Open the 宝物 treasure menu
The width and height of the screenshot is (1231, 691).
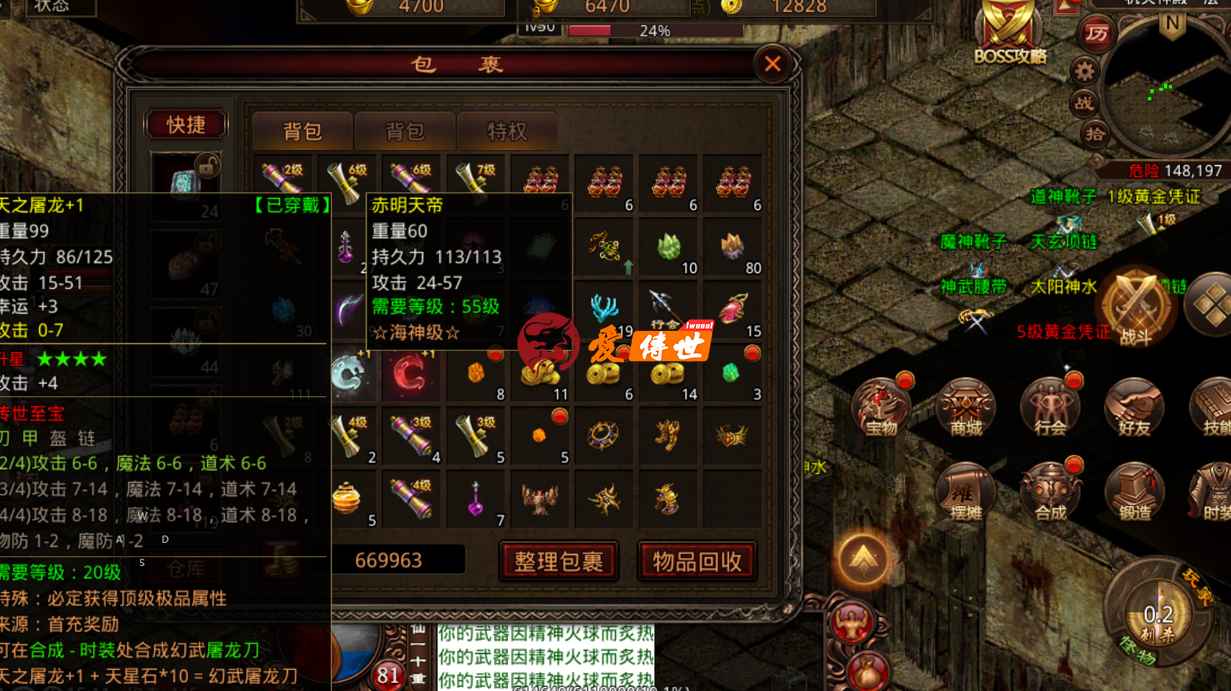(x=881, y=408)
